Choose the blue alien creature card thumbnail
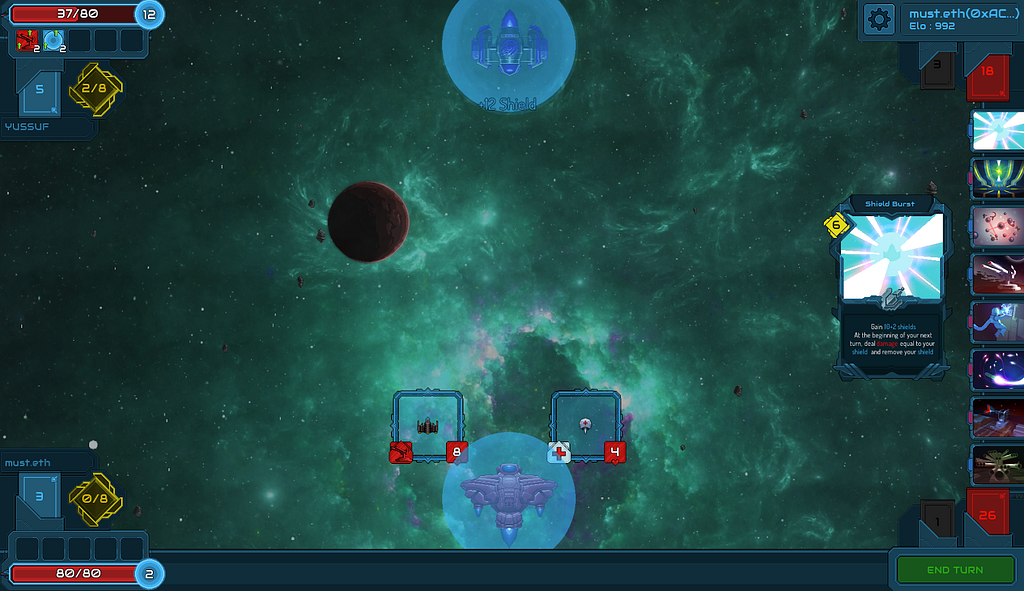The width and height of the screenshot is (1024, 591). [997, 322]
